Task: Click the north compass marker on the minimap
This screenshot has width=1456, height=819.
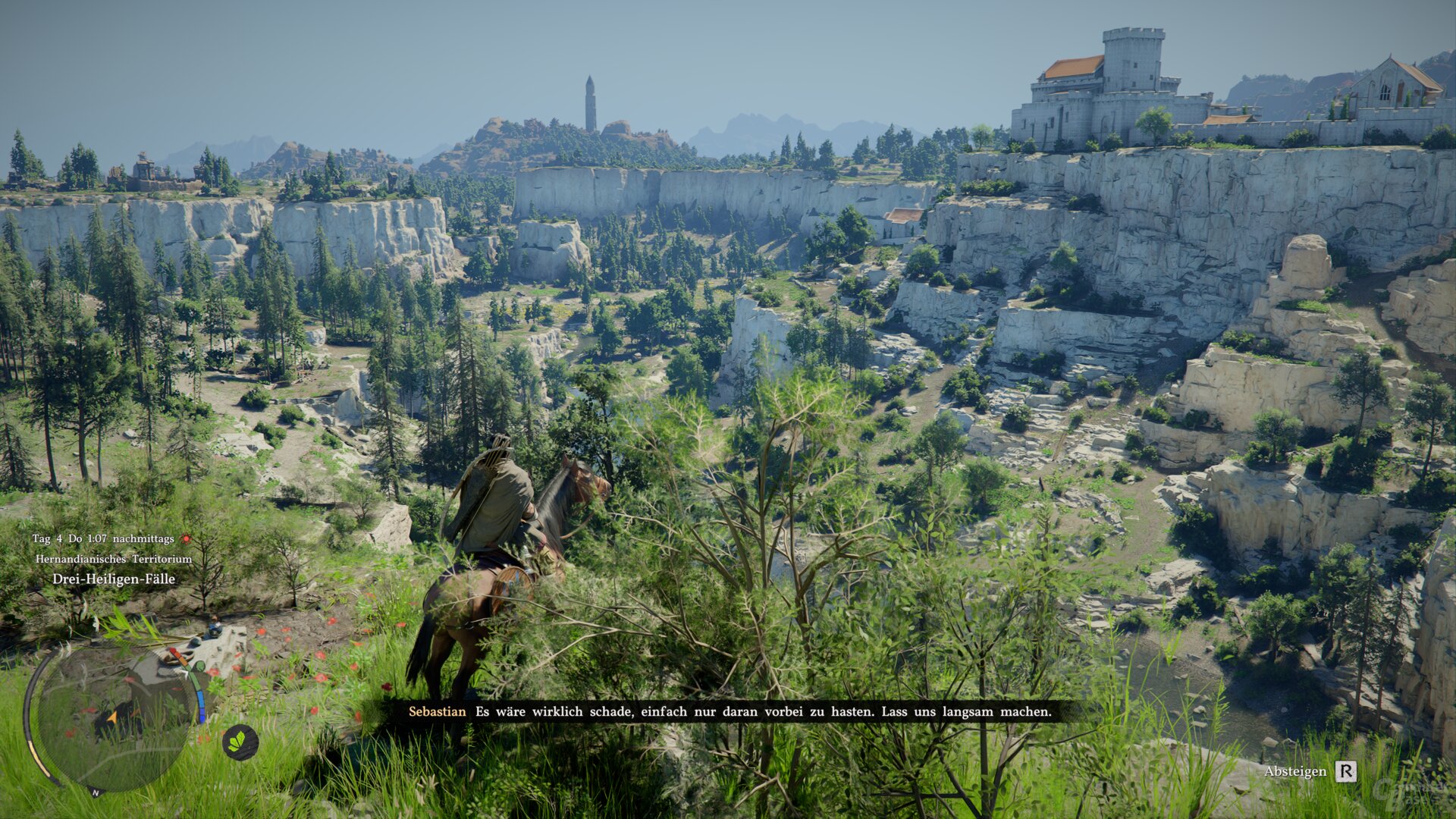Action: click(x=96, y=792)
